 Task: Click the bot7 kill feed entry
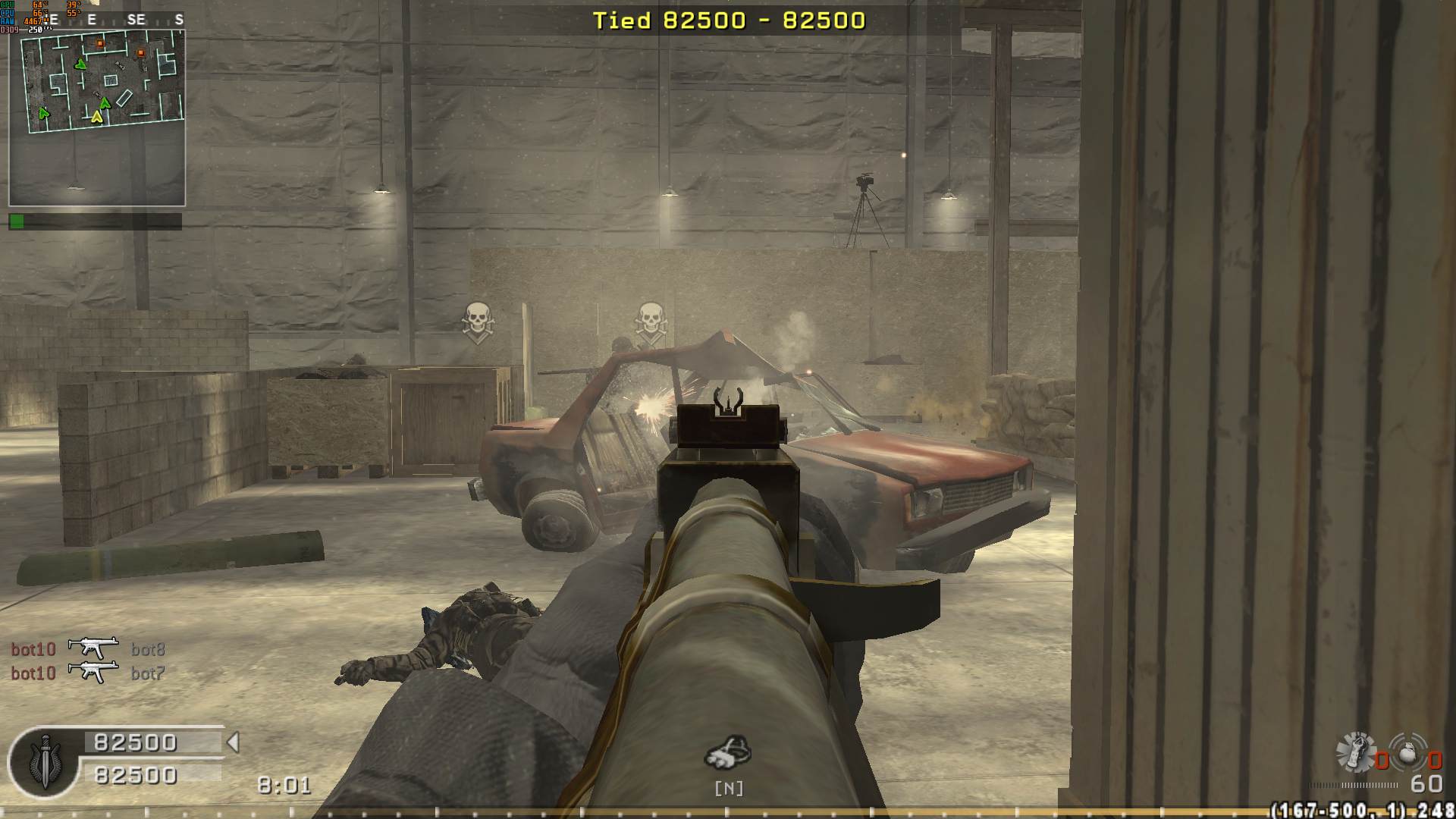click(148, 673)
